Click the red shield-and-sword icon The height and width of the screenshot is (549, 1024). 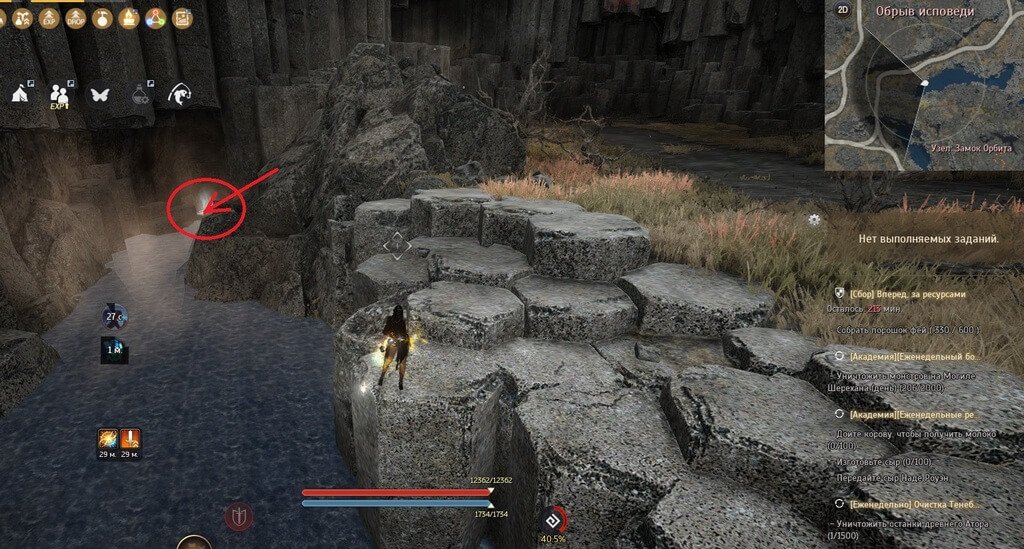point(239,516)
